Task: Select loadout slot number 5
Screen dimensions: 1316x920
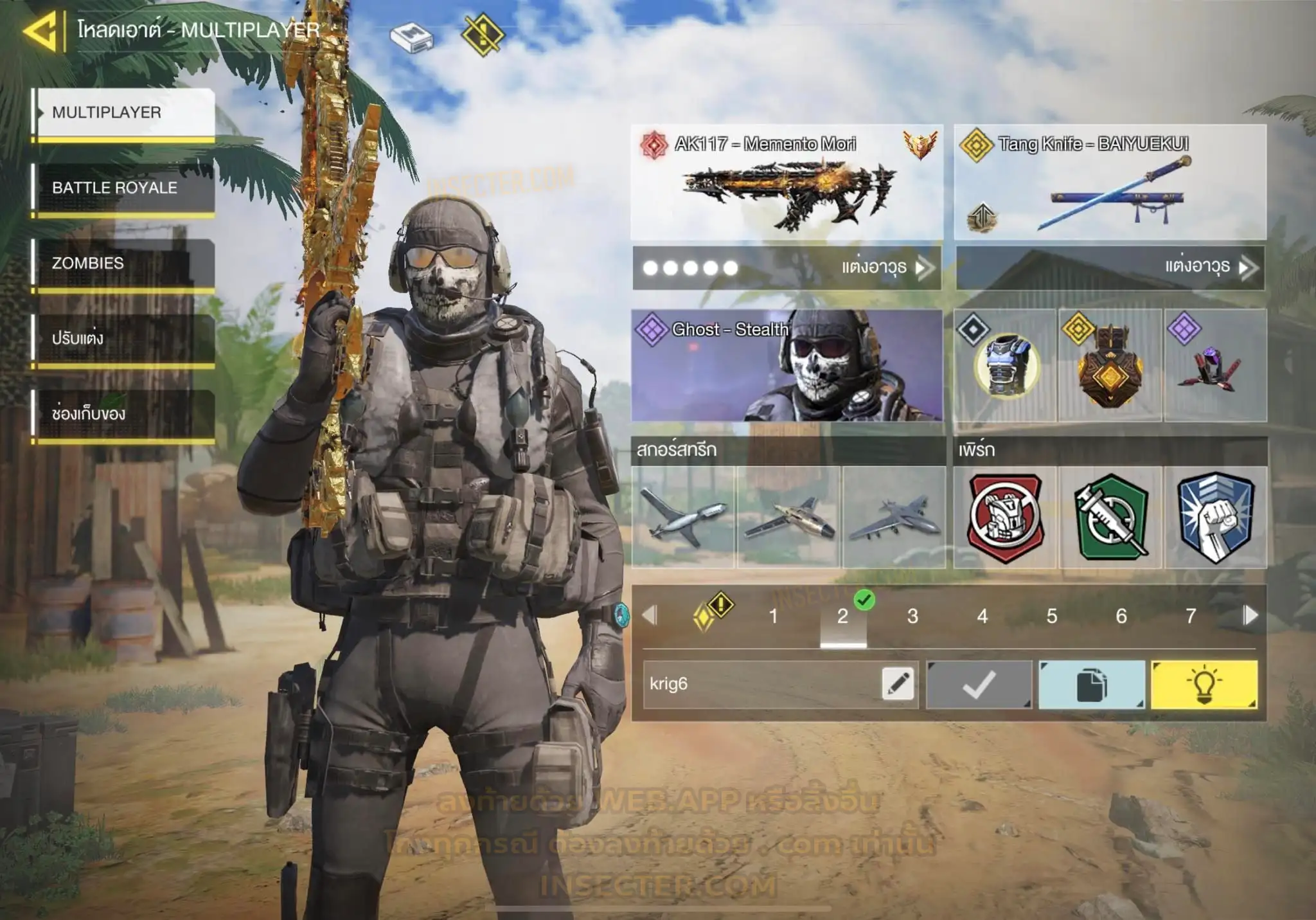Action: (1052, 617)
